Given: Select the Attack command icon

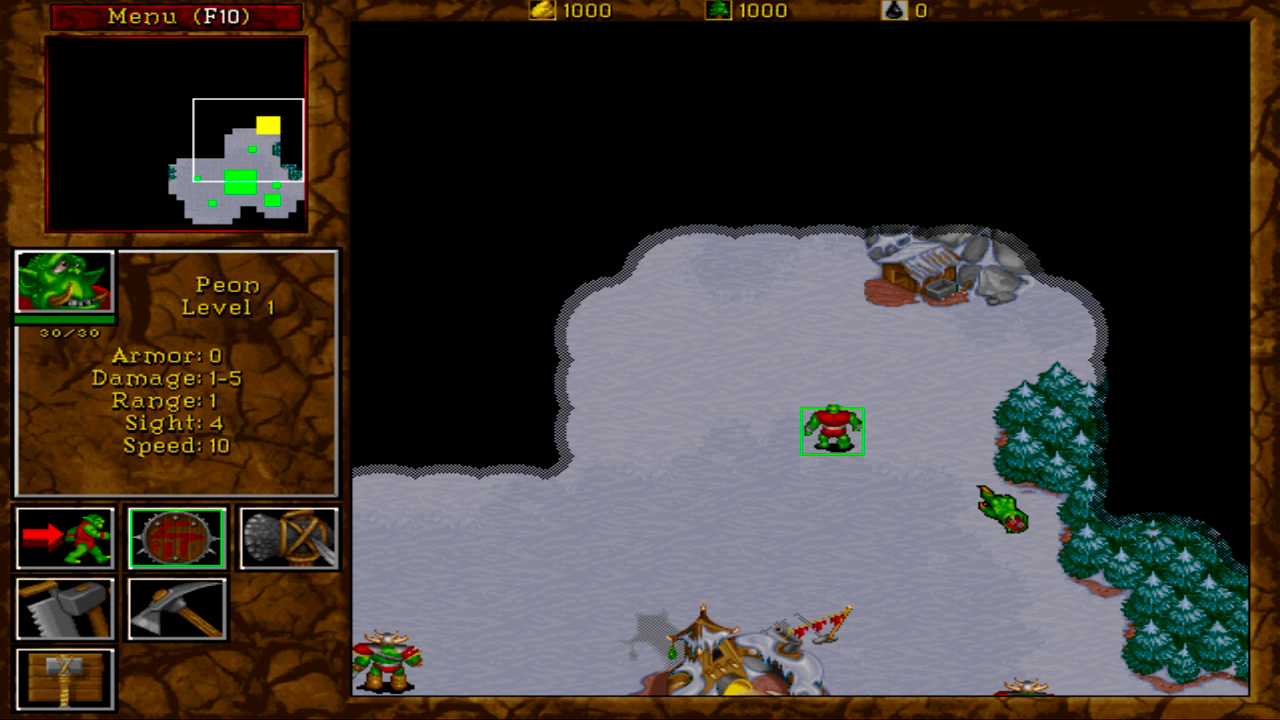Looking at the screenshot, I should point(289,538).
